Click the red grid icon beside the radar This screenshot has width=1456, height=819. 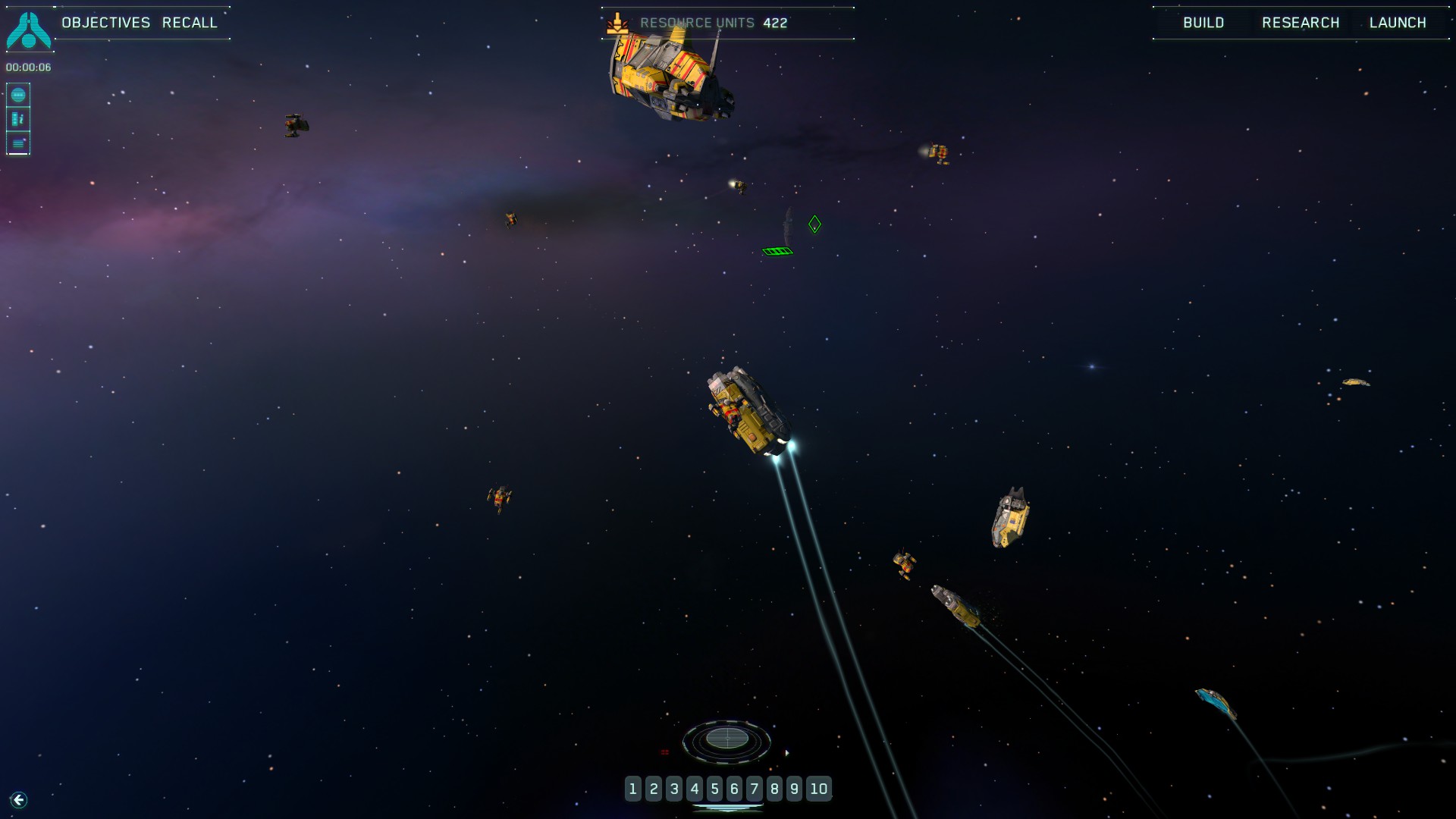click(665, 752)
